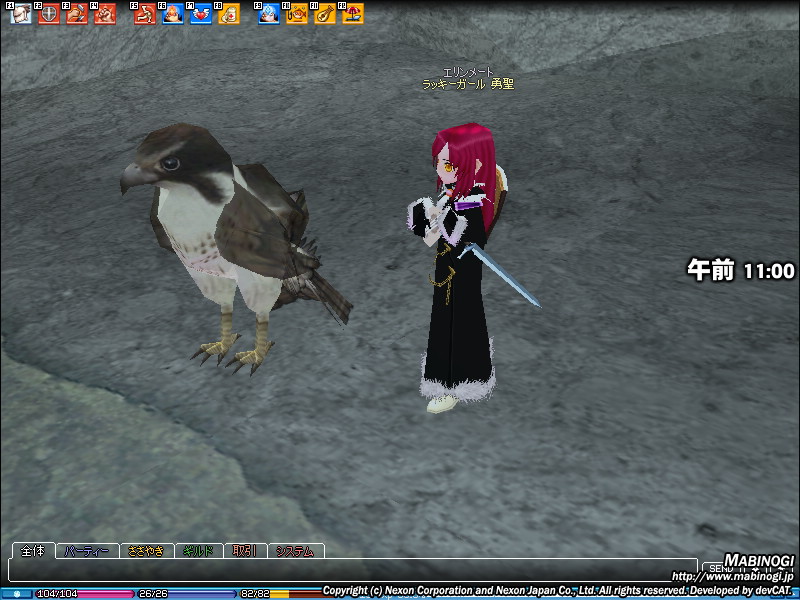The image size is (800, 600).
Task: Play the F11 lute instrument skill
Action: coord(325,14)
